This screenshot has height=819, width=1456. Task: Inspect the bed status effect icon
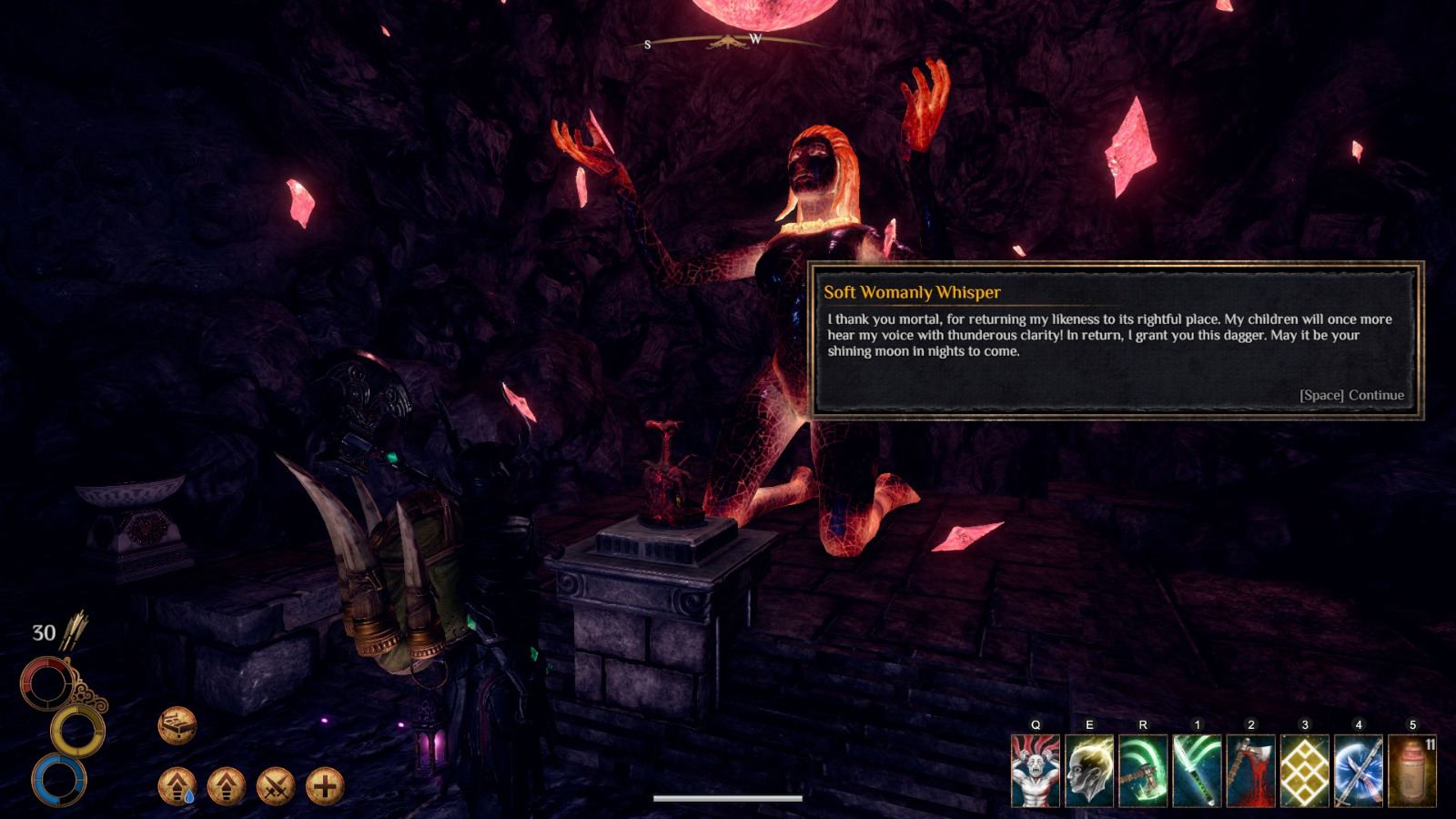[x=177, y=725]
